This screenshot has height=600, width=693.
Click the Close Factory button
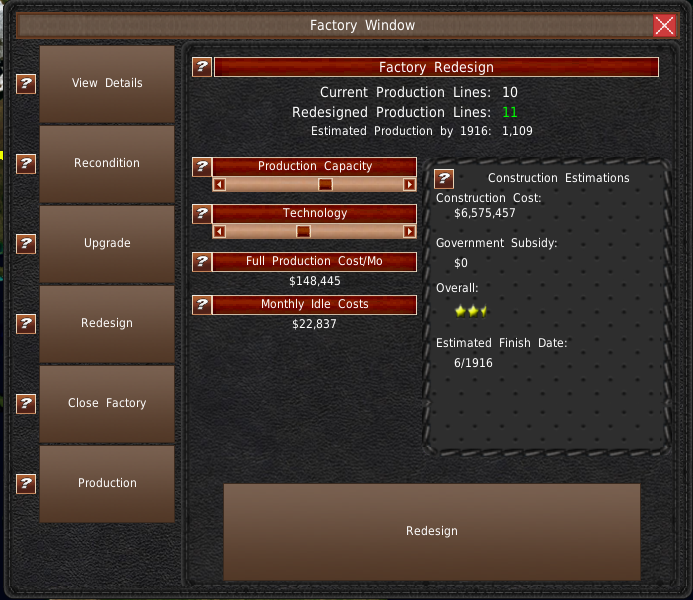point(107,404)
